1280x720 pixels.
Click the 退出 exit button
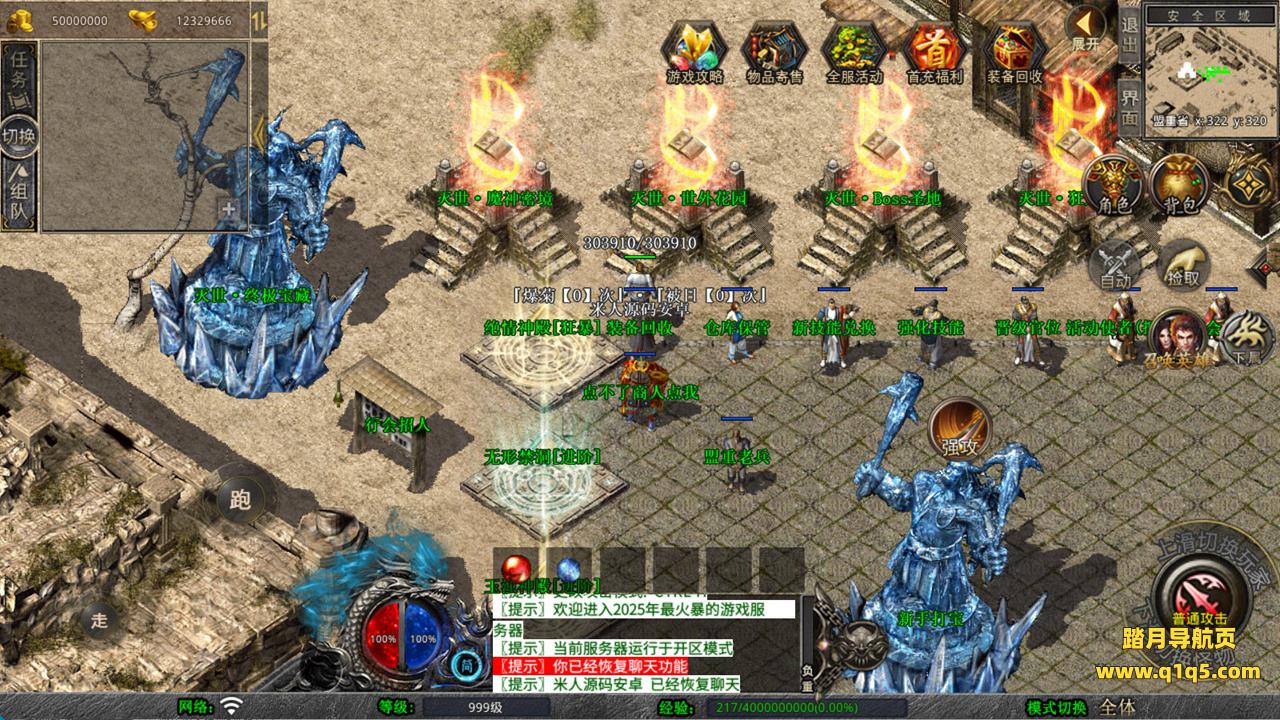[x=1129, y=35]
